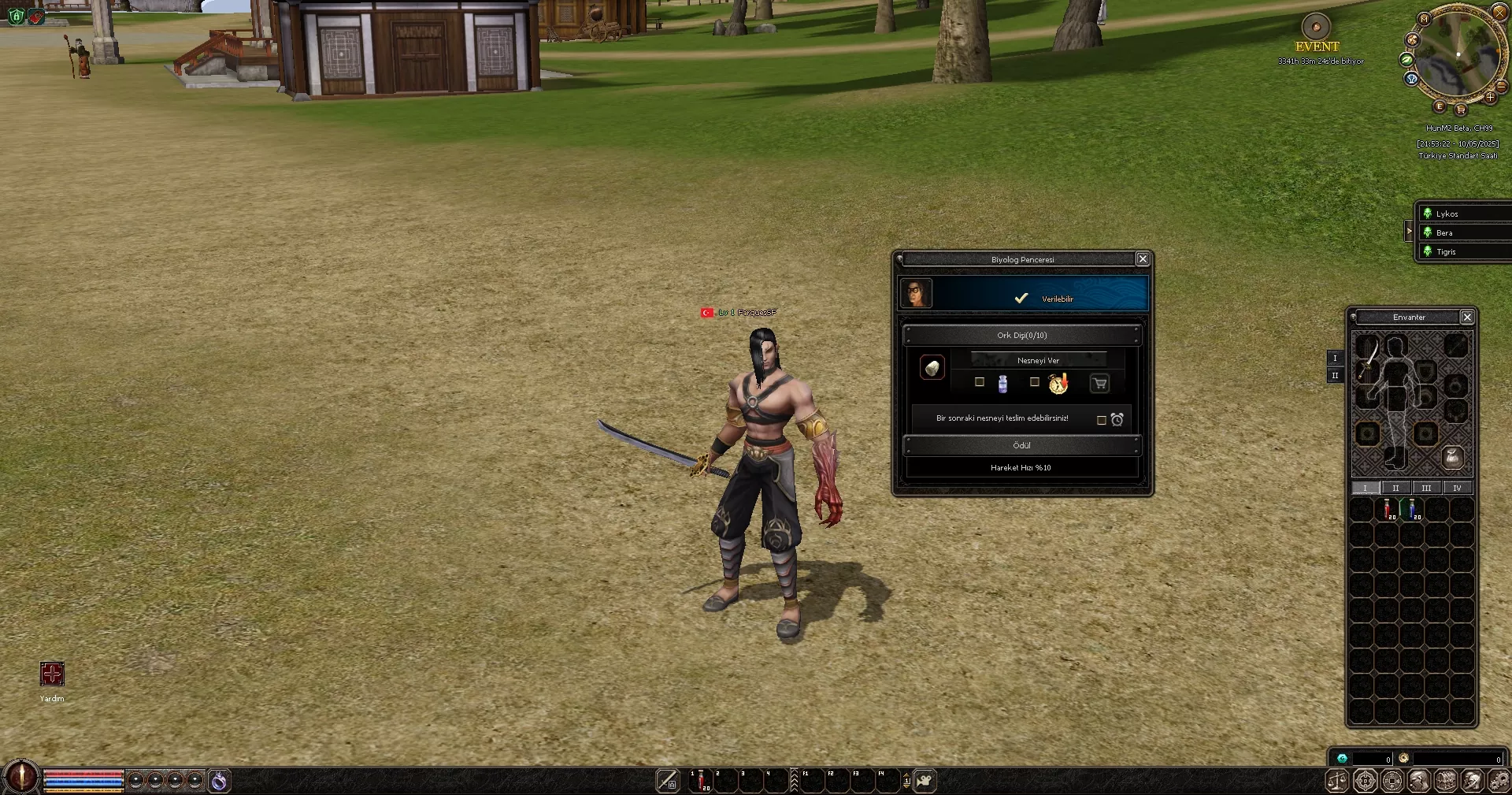
Task: Click the Nesneyi Ver button
Action: tap(1038, 360)
